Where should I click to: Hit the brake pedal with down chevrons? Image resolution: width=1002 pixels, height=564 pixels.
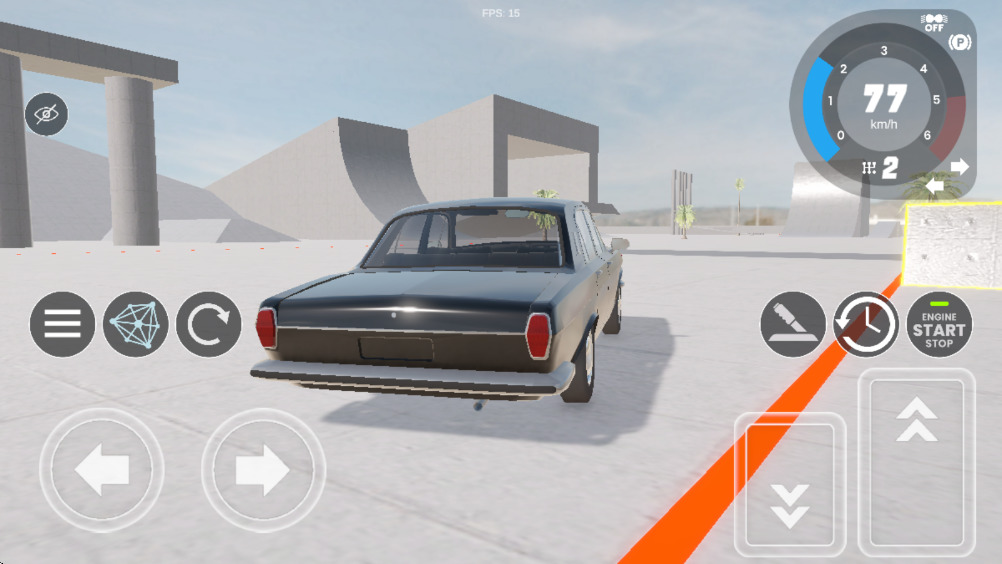(x=790, y=485)
